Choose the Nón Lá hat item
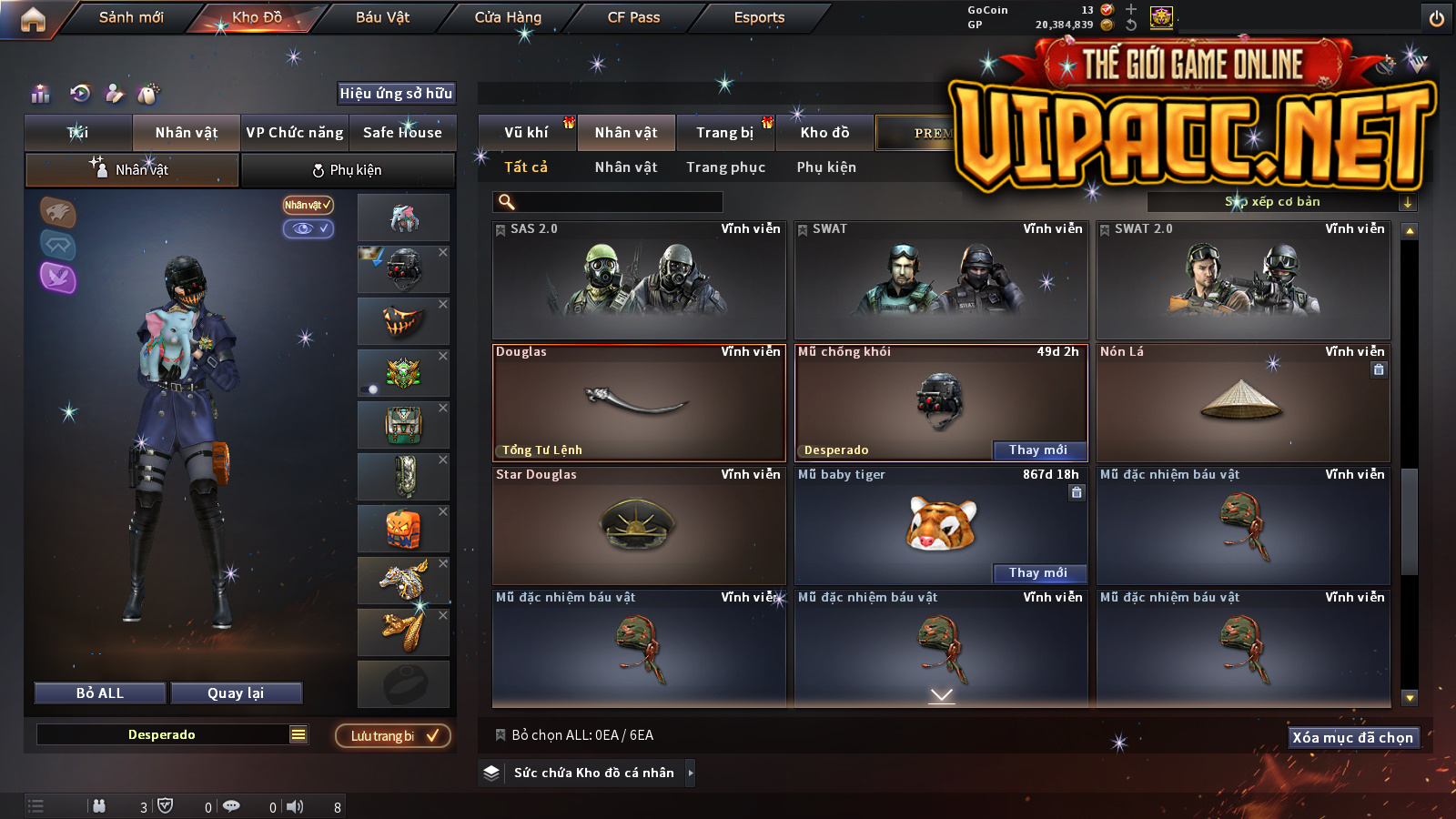The height and width of the screenshot is (819, 1456). tap(1243, 403)
